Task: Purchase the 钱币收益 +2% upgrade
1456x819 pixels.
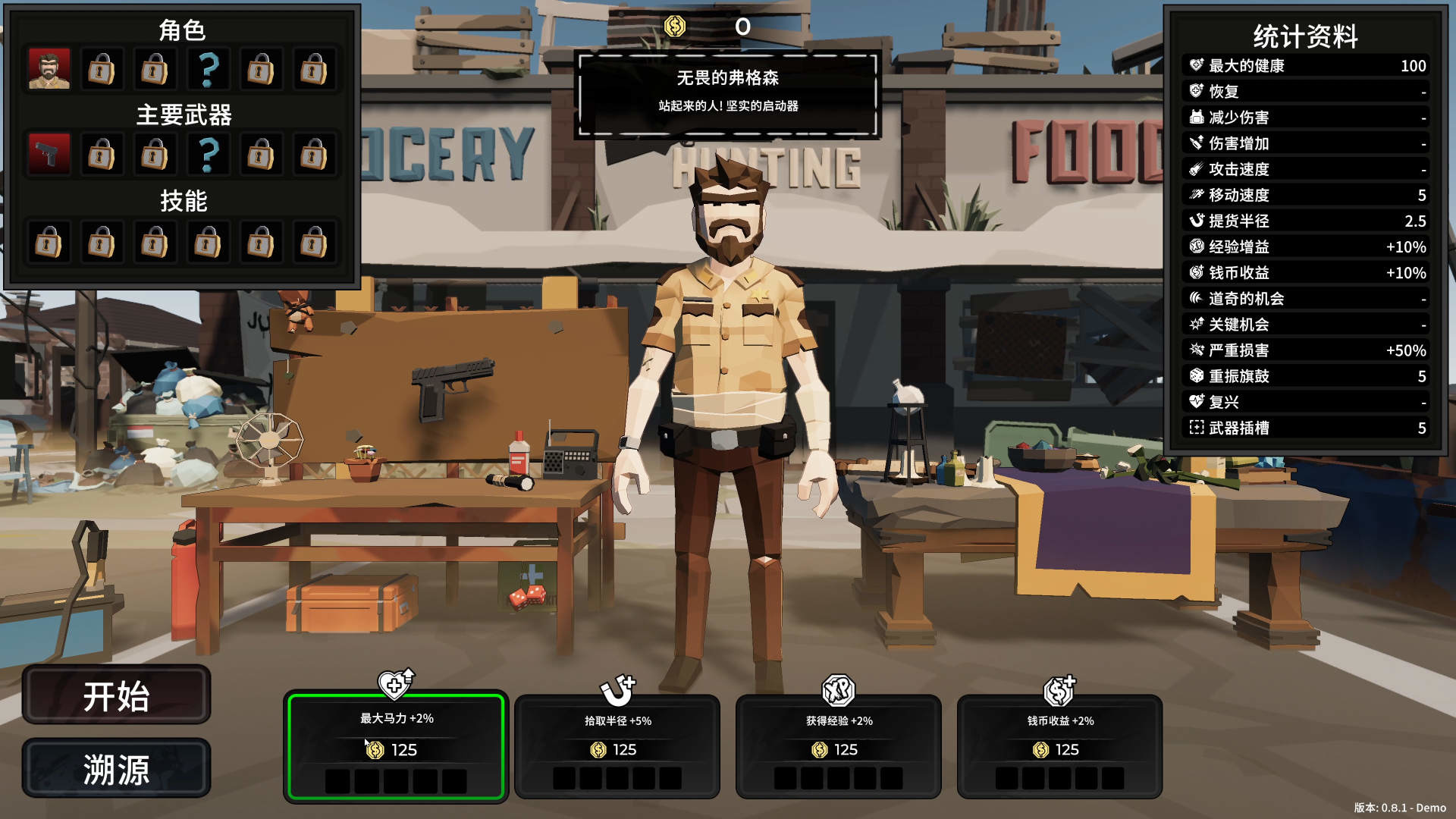Action: point(1059,747)
